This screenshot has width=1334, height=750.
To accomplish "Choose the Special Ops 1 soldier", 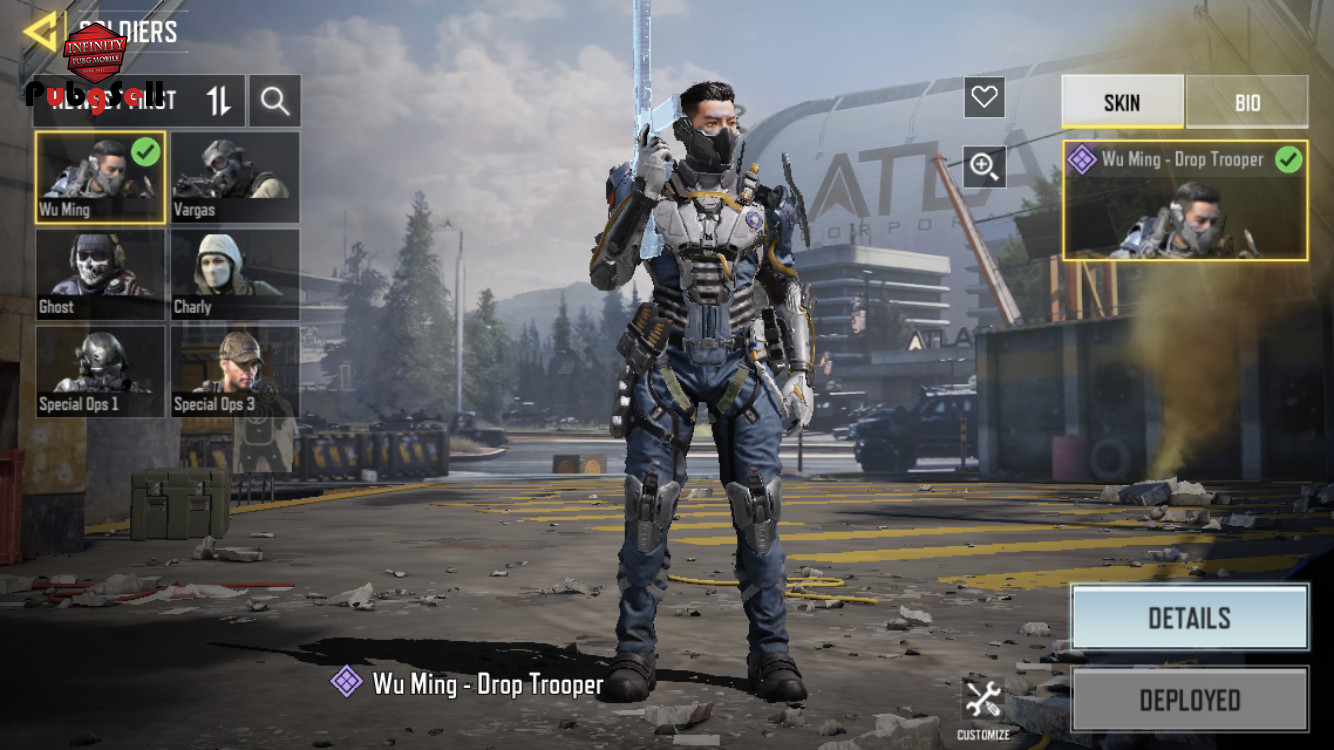I will (x=100, y=371).
